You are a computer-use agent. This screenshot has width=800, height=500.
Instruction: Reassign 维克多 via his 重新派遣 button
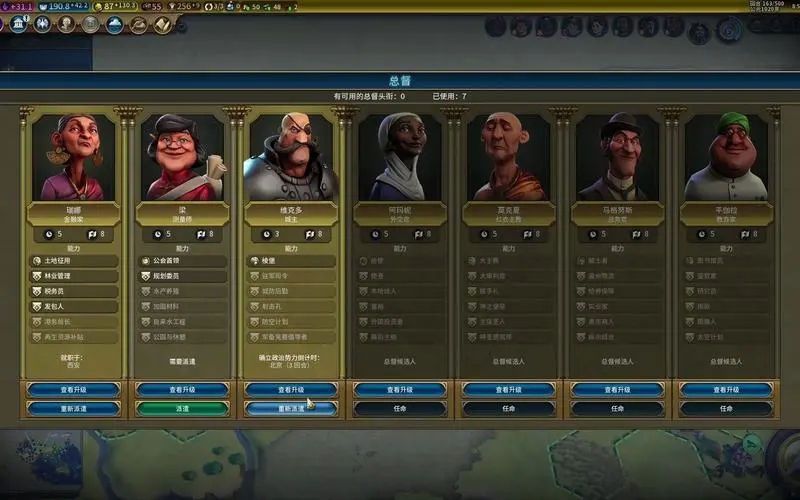pos(291,408)
